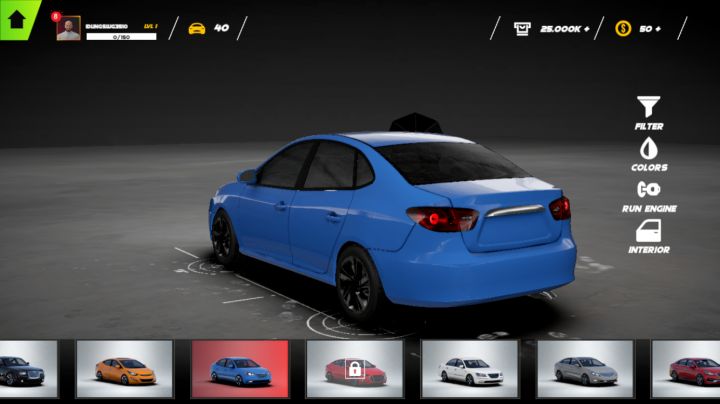Pick the silver sedan thumbnail
The image size is (720, 404).
585,369
